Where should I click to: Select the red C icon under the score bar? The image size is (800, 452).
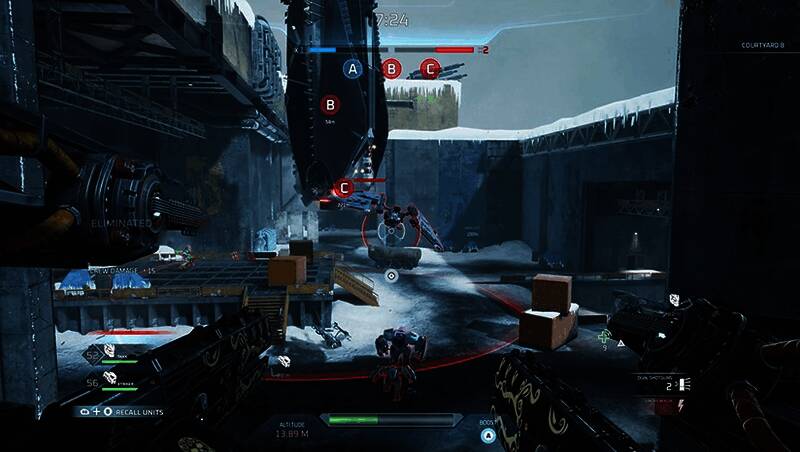[430, 69]
